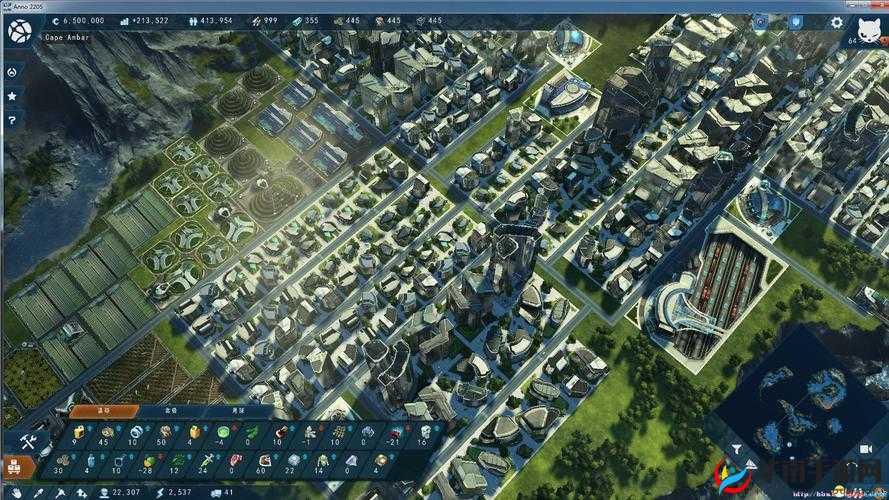This screenshot has height=500, width=889.
Task: Open the globe world map button
Action: pos(19,31)
